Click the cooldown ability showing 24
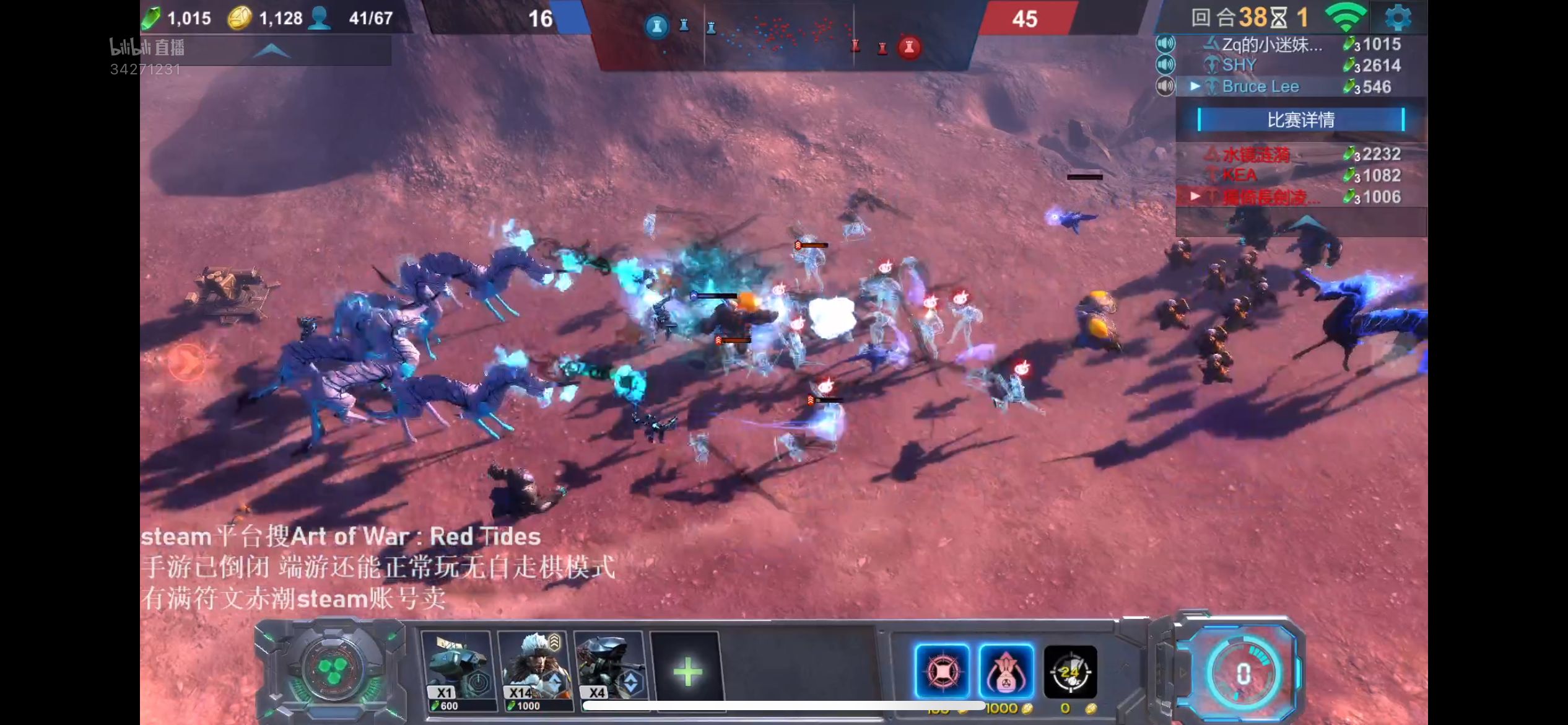1568x725 pixels. coord(1070,672)
